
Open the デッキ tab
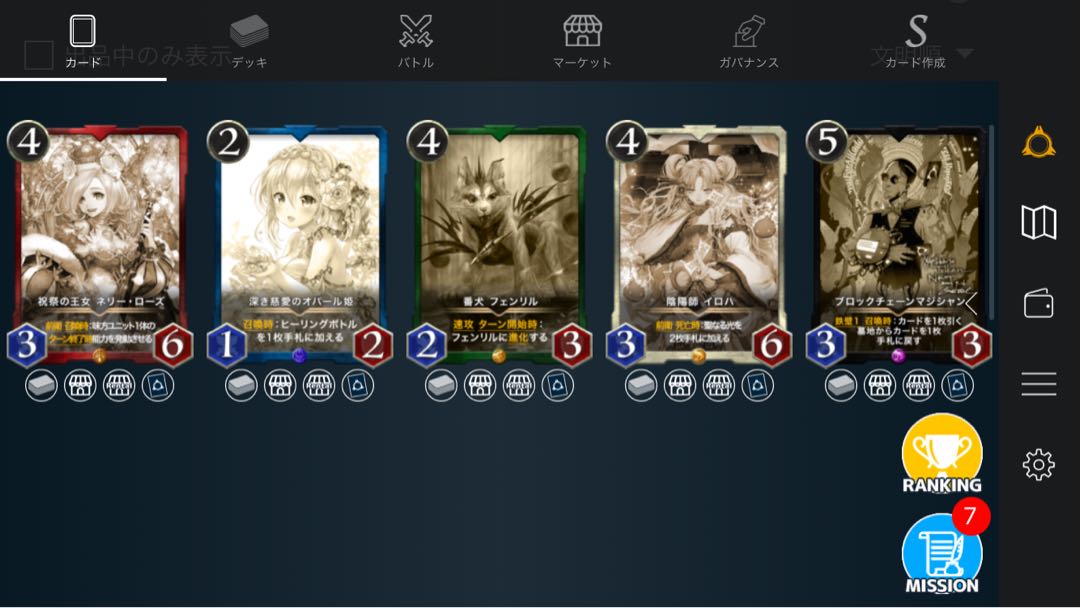249,41
